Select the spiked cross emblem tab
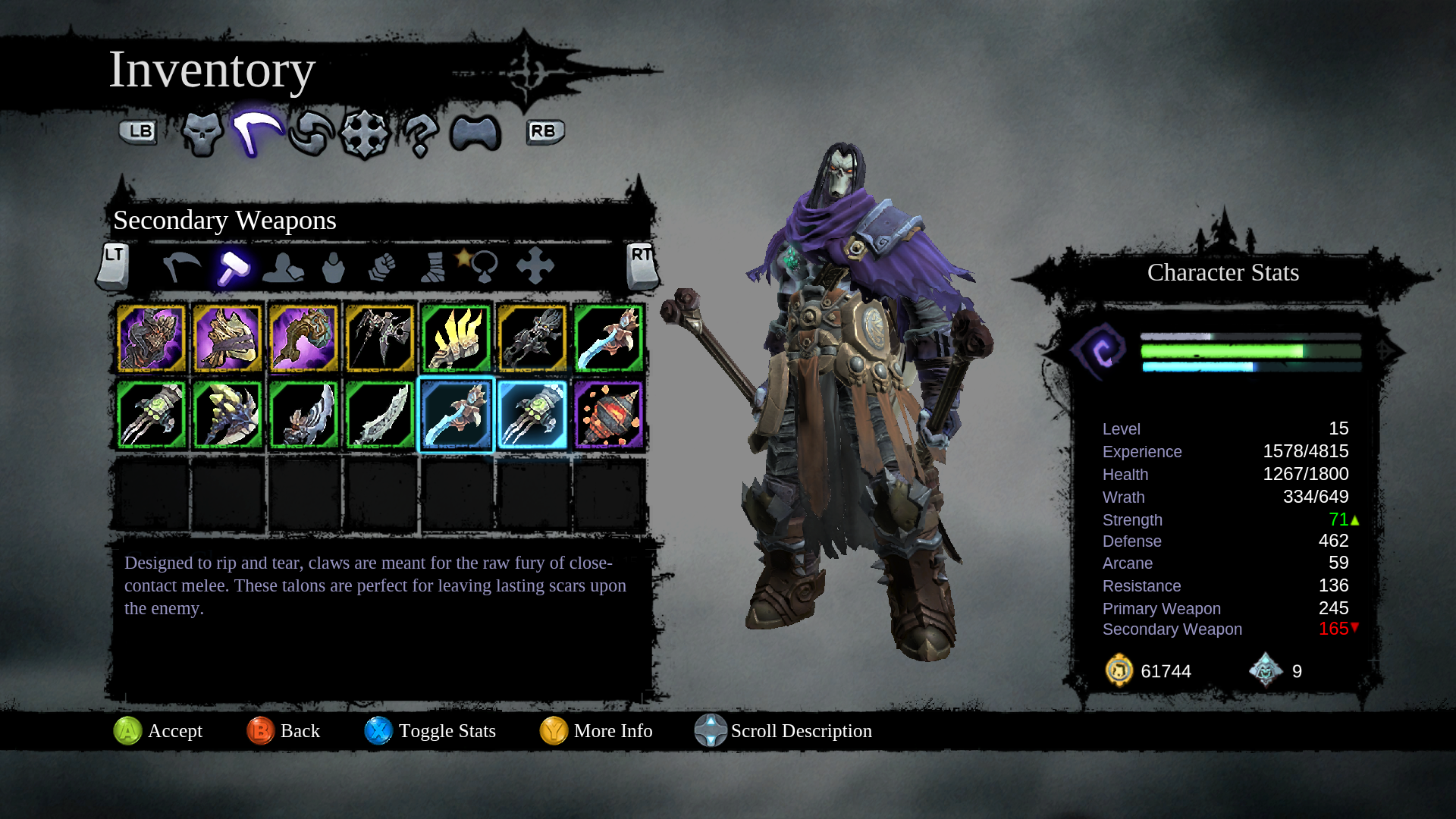 [364, 134]
